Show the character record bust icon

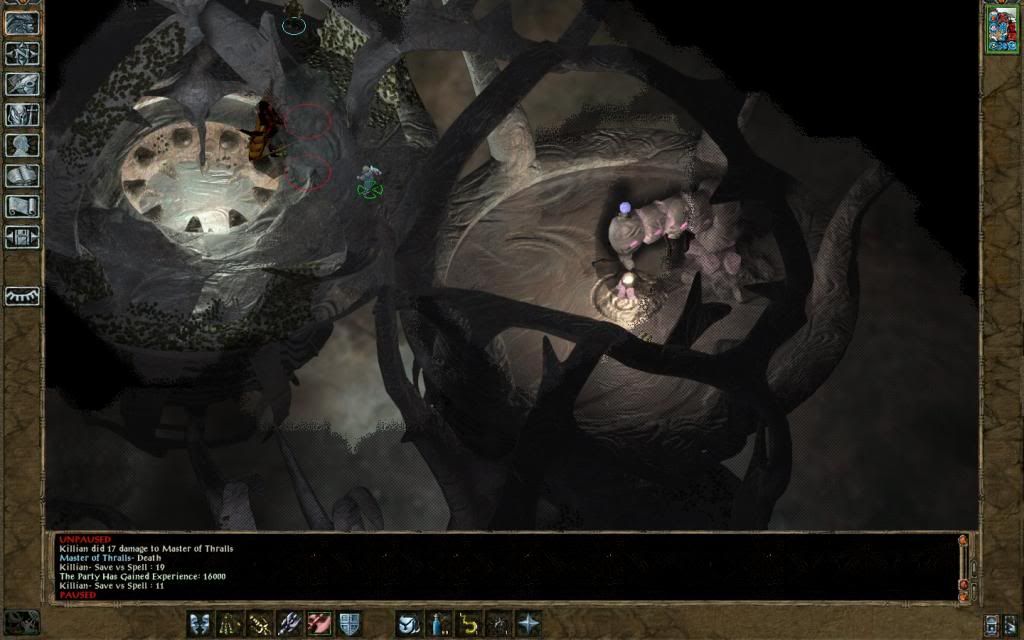(22, 145)
